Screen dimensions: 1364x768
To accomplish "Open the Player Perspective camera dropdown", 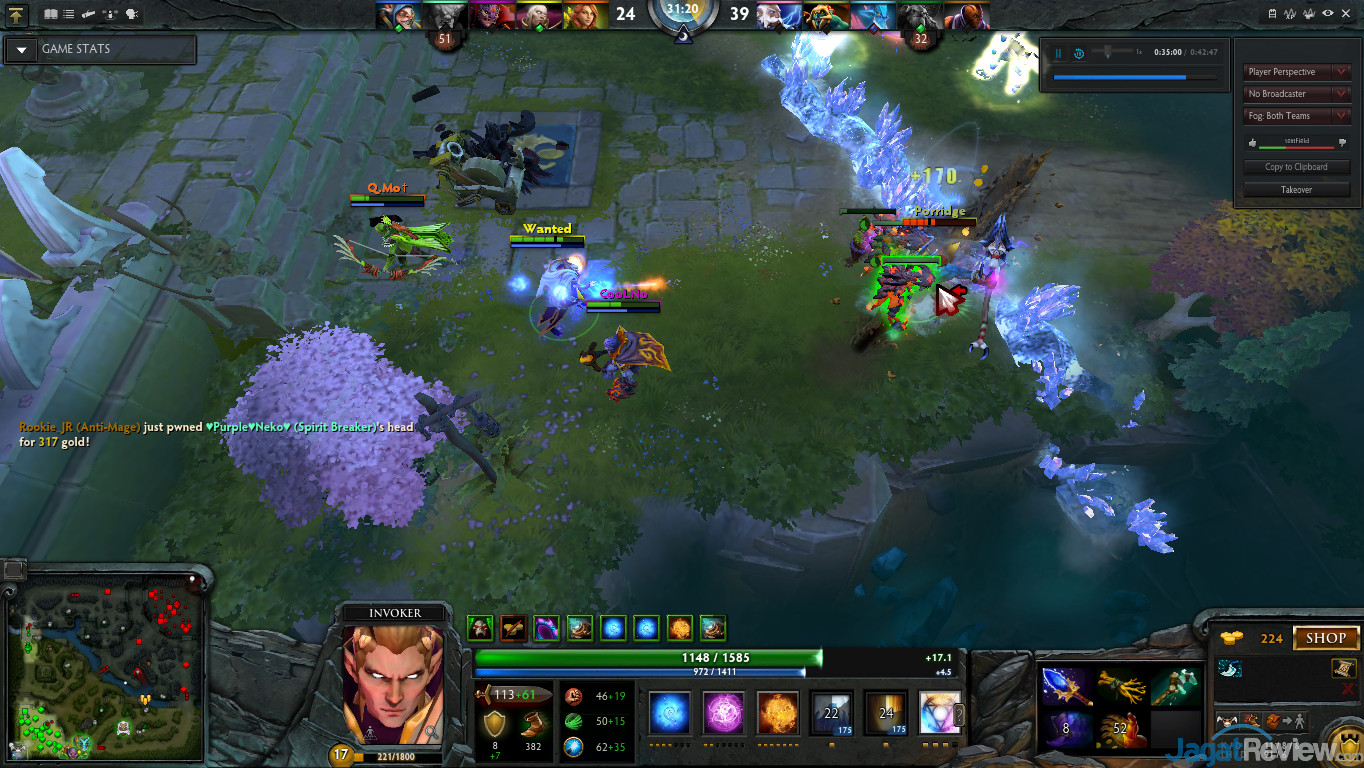I will pyautogui.click(x=1297, y=72).
